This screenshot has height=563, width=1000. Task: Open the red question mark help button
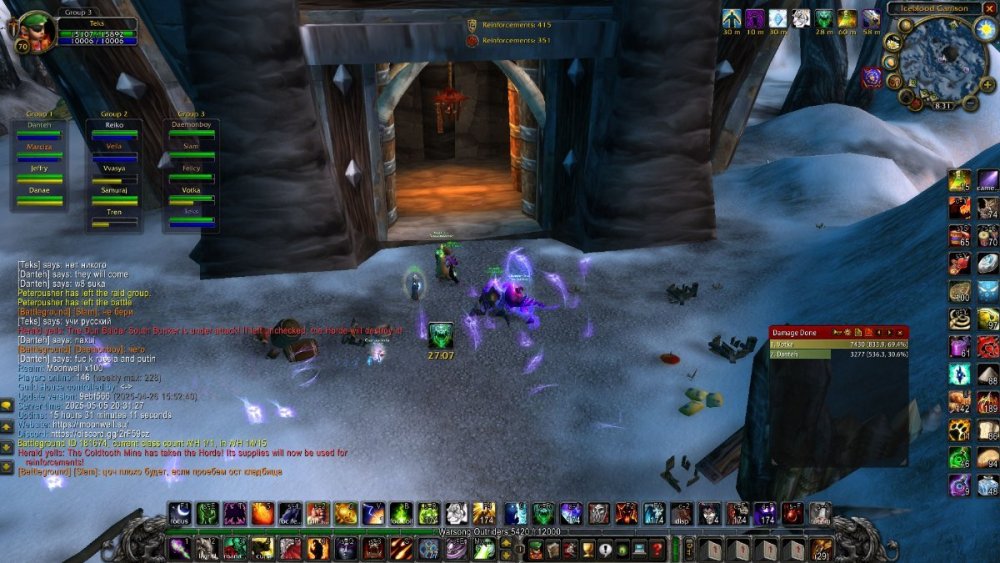[x=656, y=549]
